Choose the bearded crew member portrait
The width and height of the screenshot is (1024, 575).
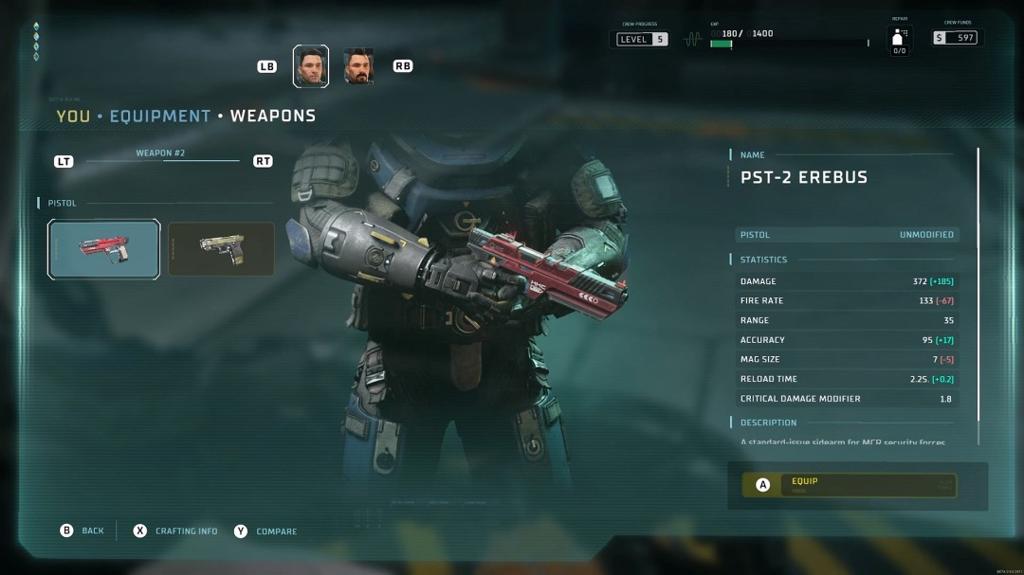[358, 67]
